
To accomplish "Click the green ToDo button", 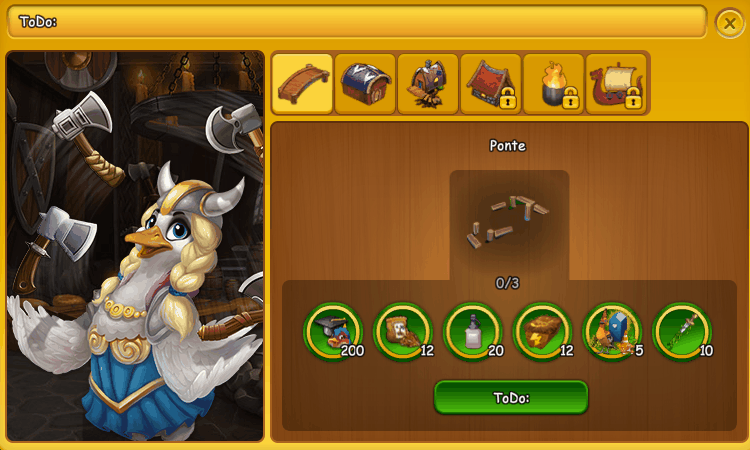I will coord(511,397).
